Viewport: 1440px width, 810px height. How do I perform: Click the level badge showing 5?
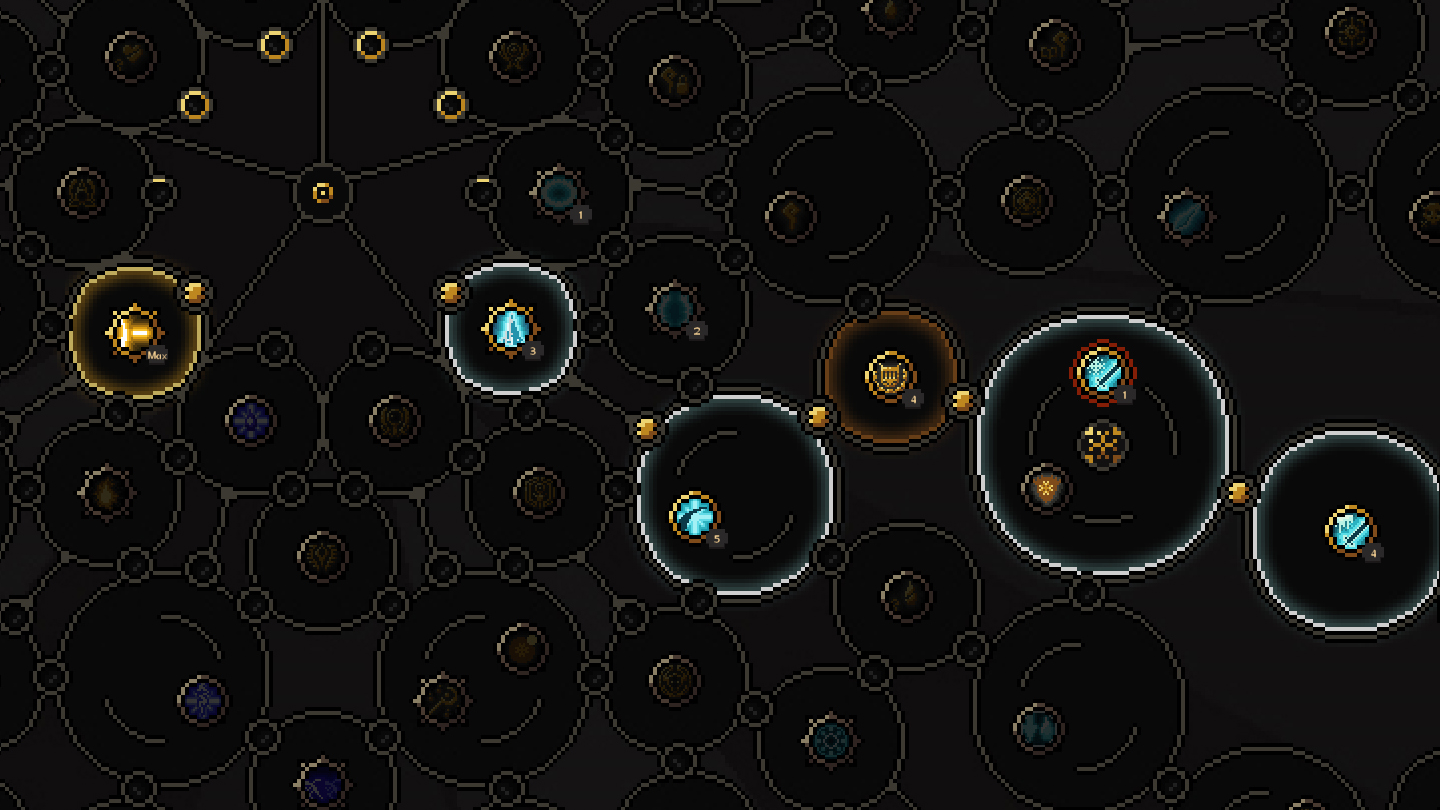tap(717, 540)
